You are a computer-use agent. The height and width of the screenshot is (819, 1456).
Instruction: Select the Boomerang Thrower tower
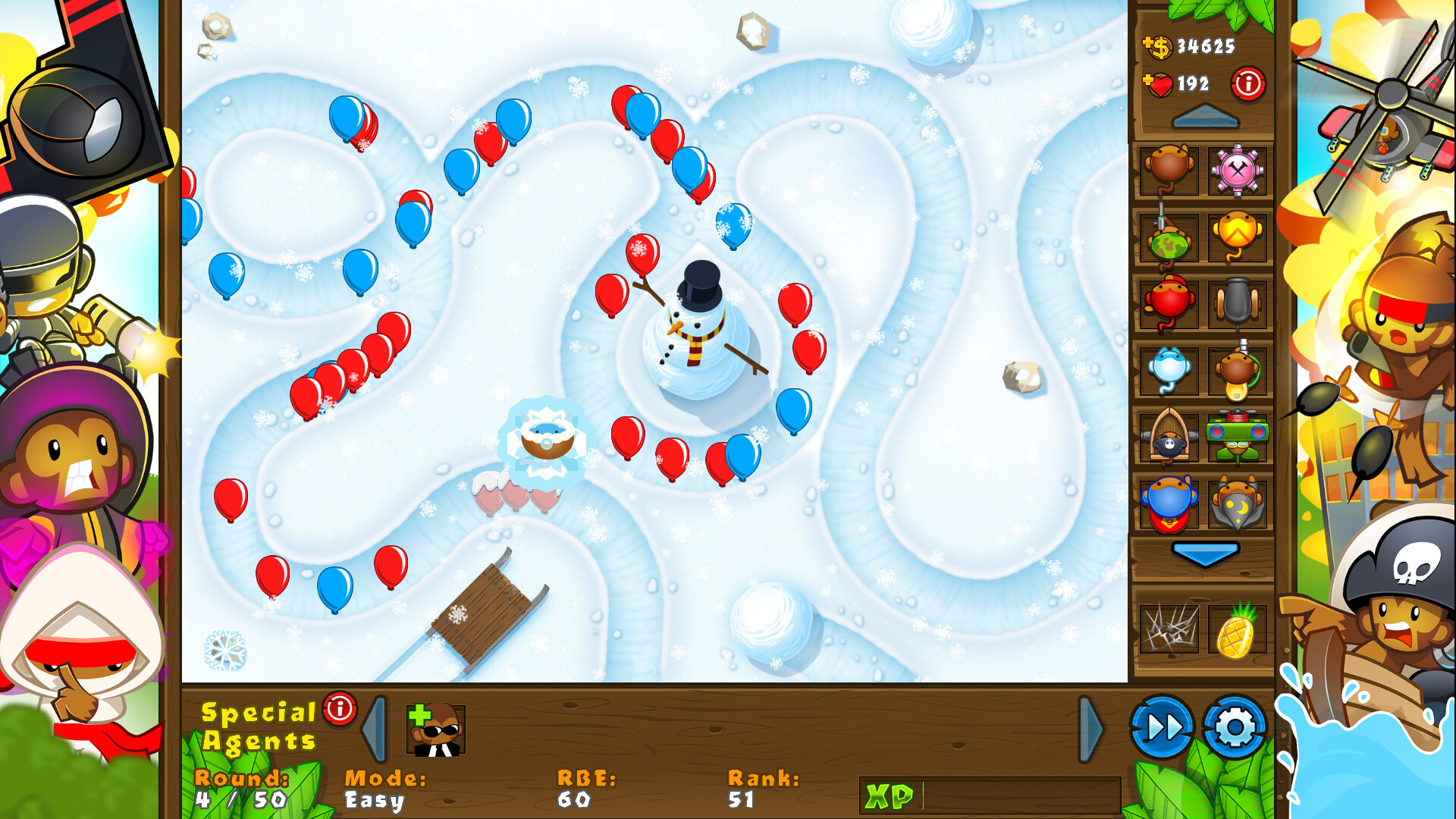pyautogui.click(x=1239, y=237)
